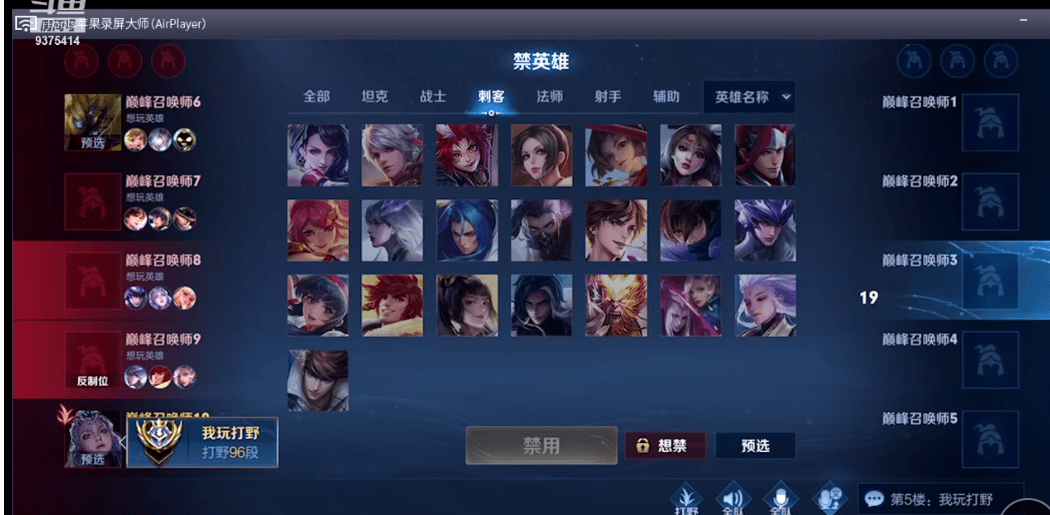Open the 第5楼 chat message box
The height and width of the screenshot is (515, 1050).
tap(939, 498)
